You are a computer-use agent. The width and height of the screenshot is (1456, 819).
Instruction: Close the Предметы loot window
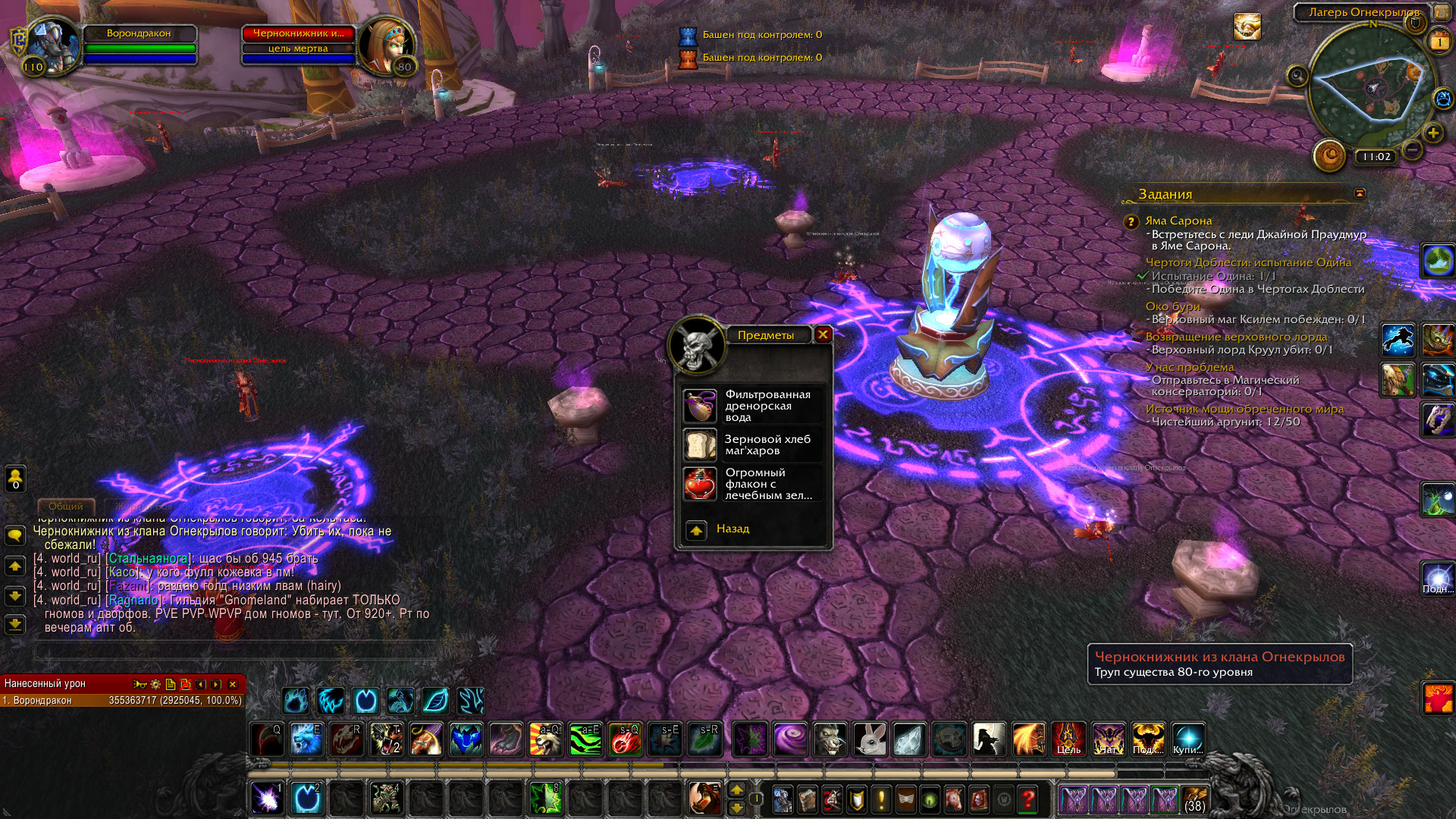pos(823,334)
